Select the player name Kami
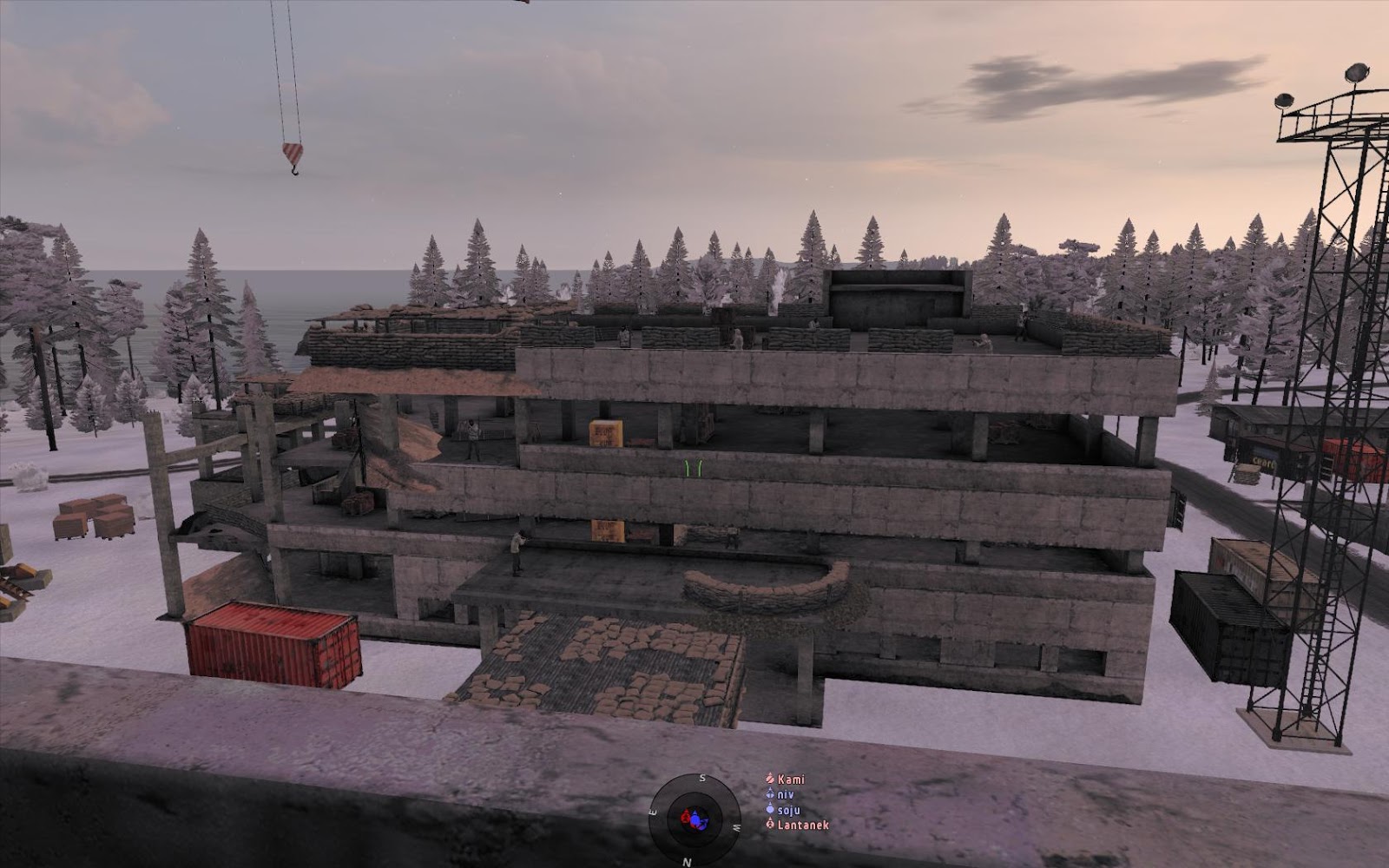Screen dimensions: 1389x868 tap(791, 779)
